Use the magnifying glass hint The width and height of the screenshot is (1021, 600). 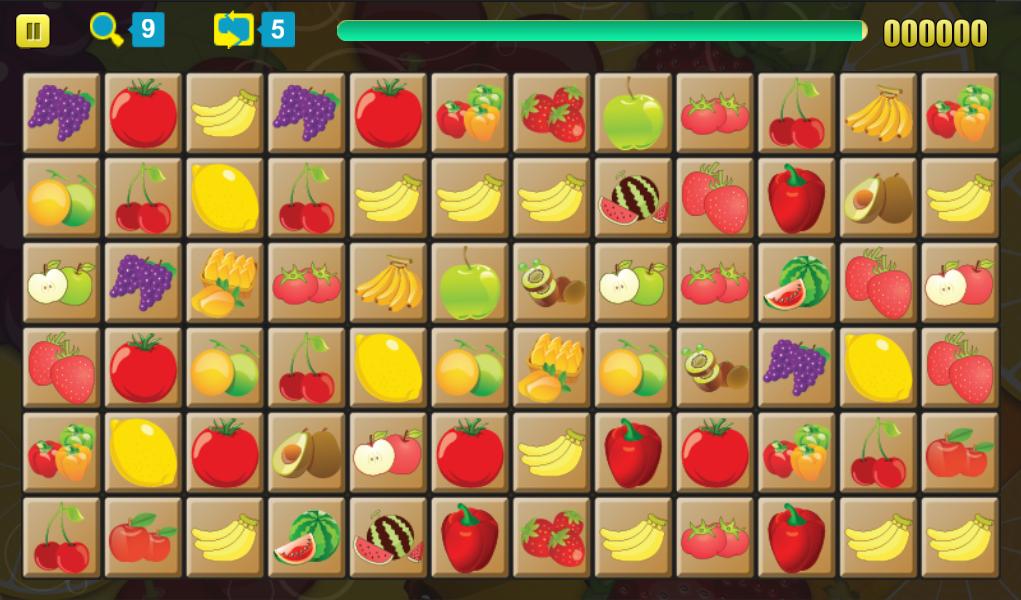pos(106,30)
